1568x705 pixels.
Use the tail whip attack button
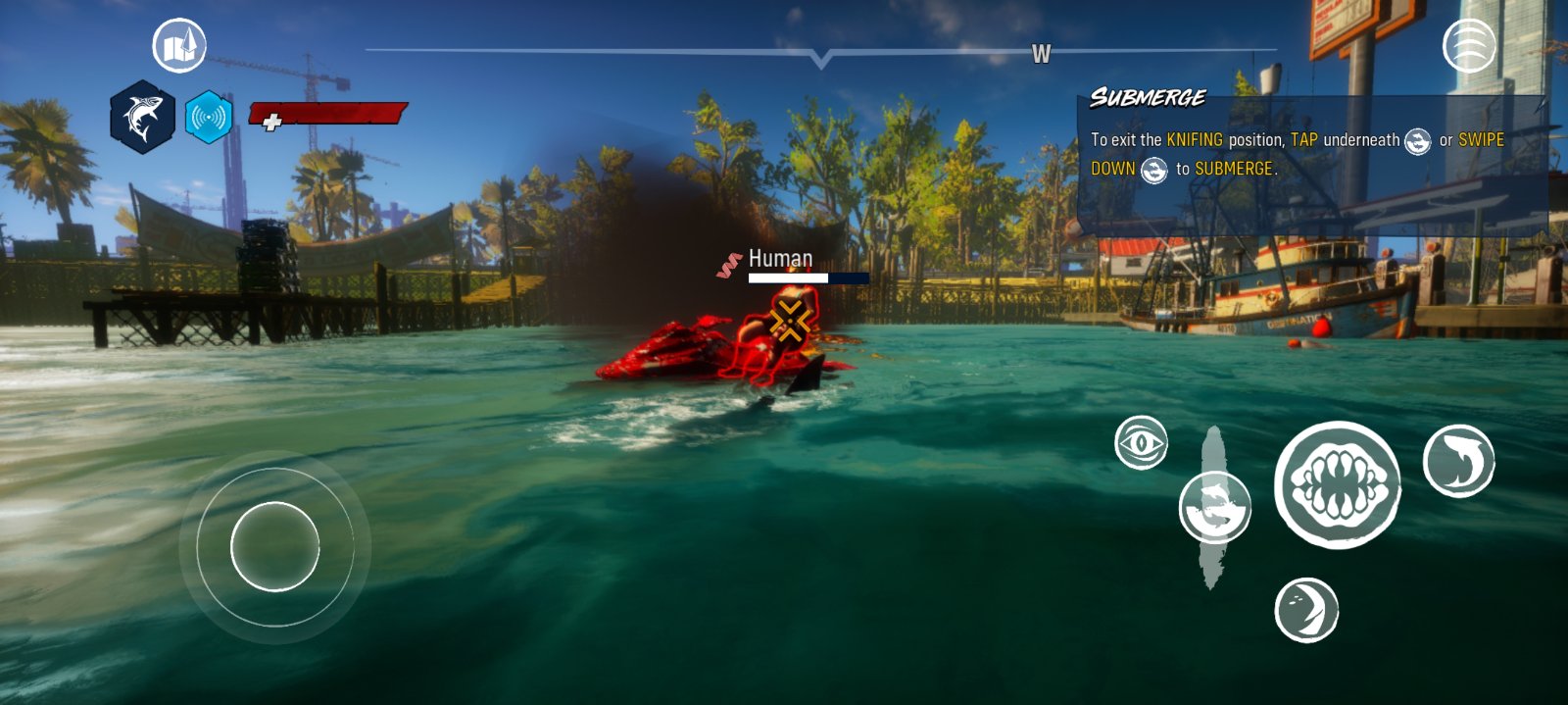click(1458, 461)
